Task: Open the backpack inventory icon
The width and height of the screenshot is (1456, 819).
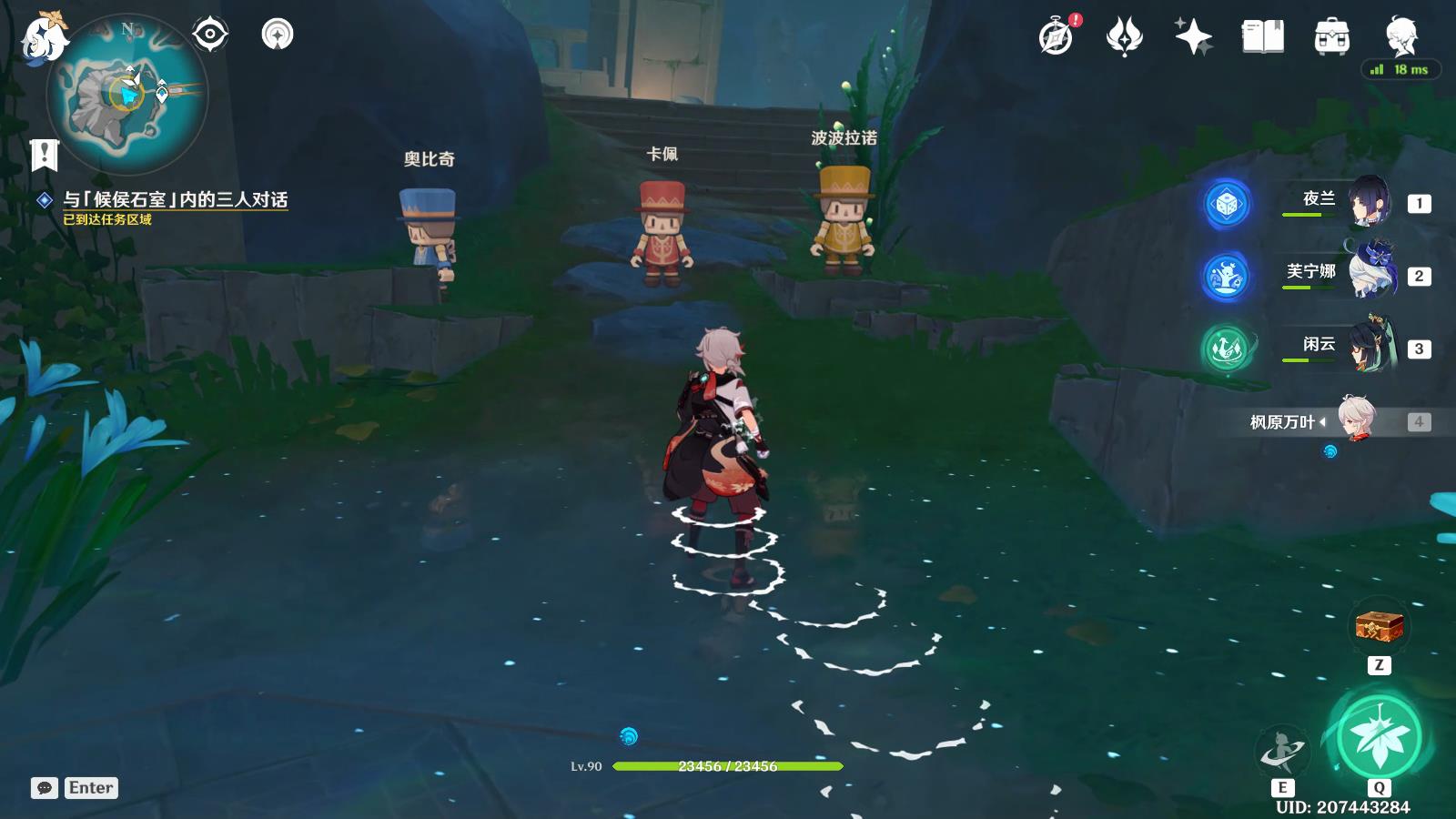Action: pyautogui.click(x=1331, y=37)
